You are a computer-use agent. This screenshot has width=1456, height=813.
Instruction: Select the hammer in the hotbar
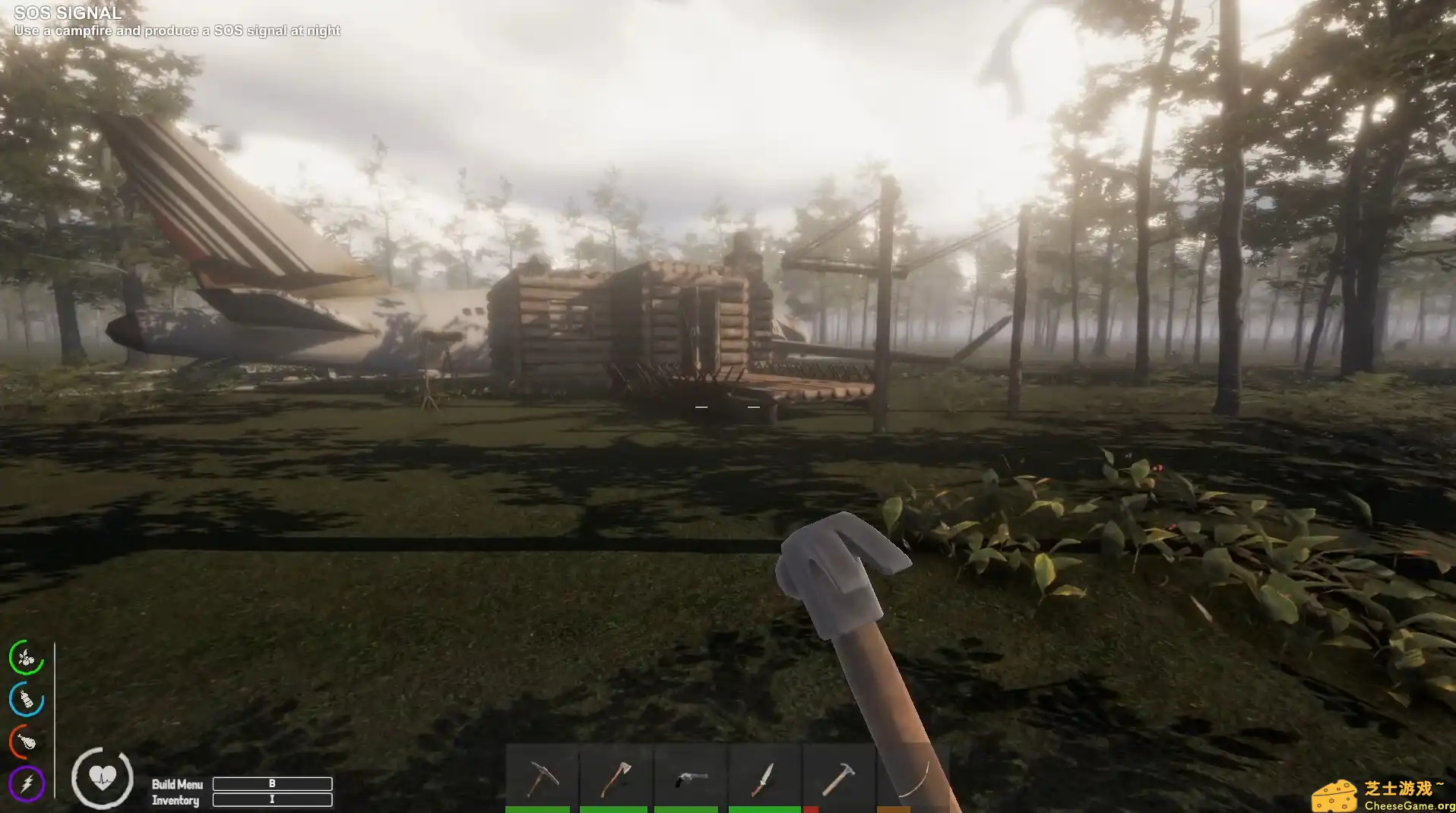tap(840, 775)
